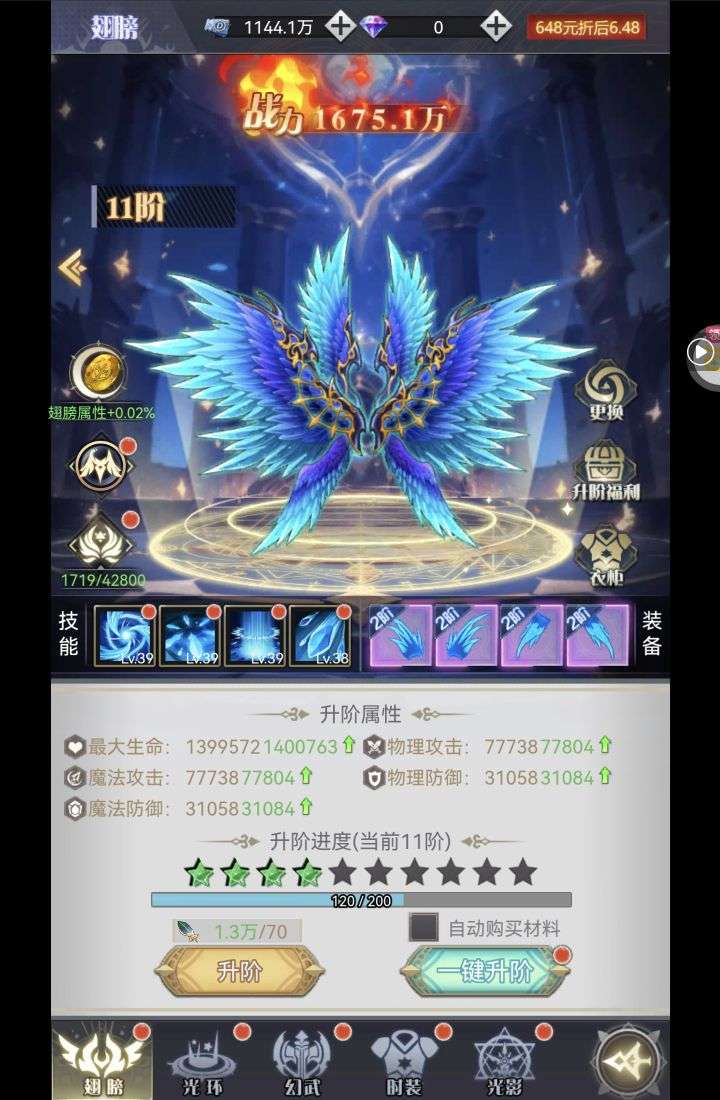Image resolution: width=720 pixels, height=1100 pixels.
Task: Activate the 一键升阶 one-click upgrade button
Action: click(x=484, y=971)
